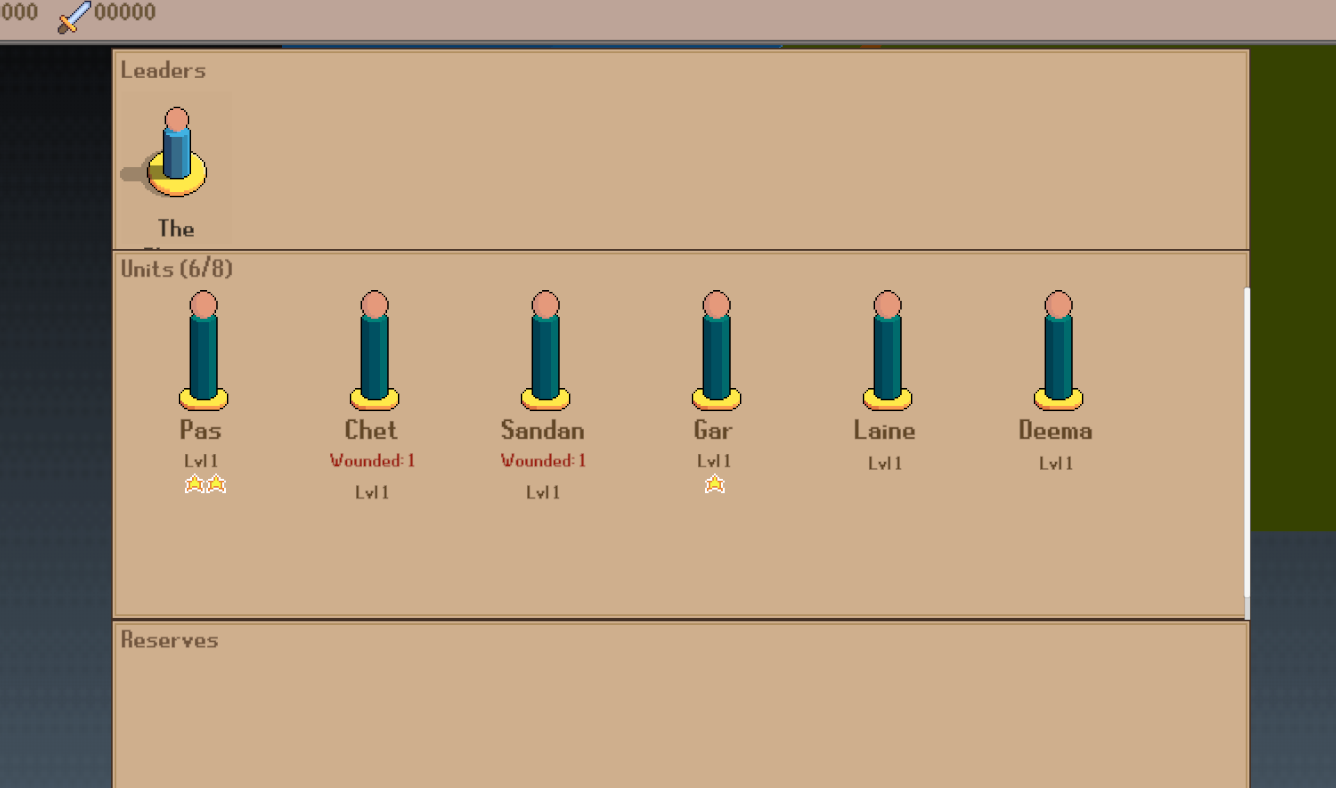This screenshot has height=788, width=1336.
Task: Select the leader figure named The
Action: pyautogui.click(x=175, y=150)
